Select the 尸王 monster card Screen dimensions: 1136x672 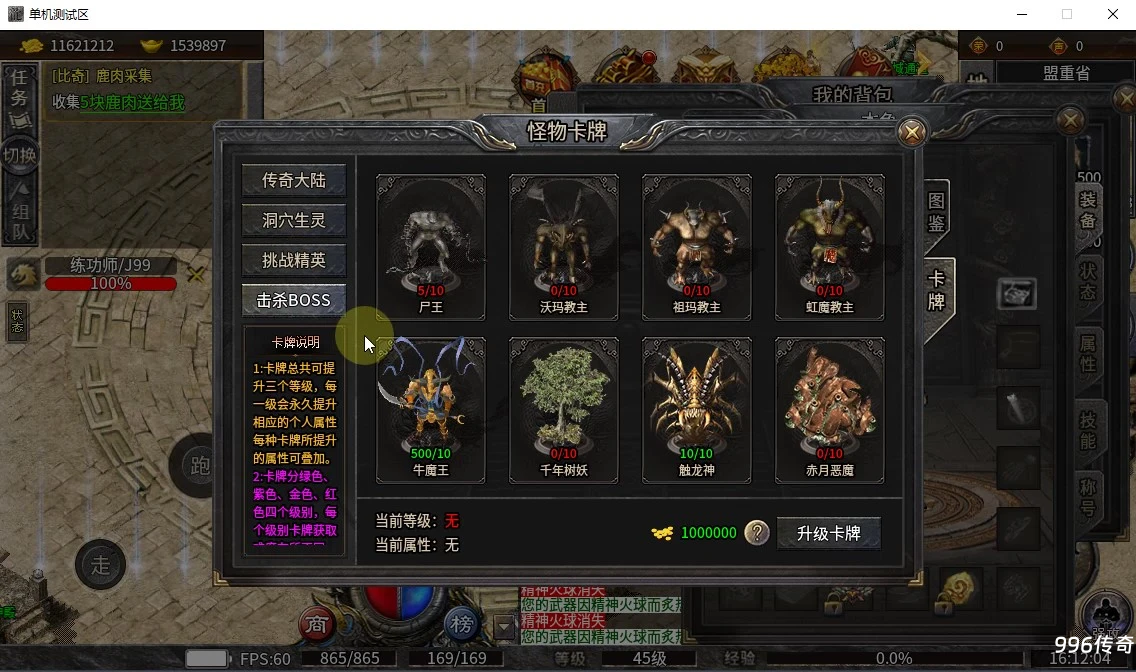pos(431,246)
